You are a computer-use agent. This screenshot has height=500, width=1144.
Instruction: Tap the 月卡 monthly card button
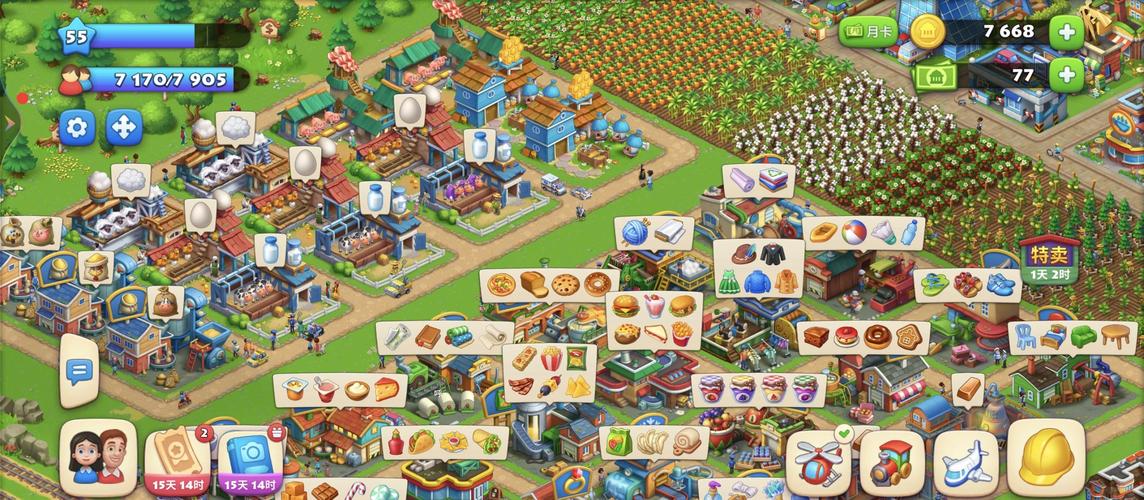tap(867, 32)
